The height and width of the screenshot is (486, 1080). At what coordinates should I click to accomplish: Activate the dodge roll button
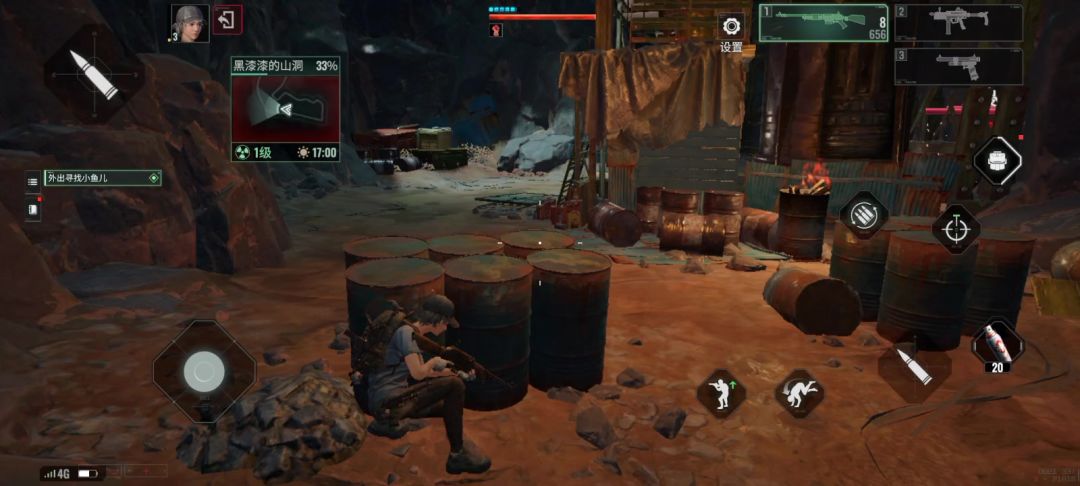pyautogui.click(x=799, y=393)
